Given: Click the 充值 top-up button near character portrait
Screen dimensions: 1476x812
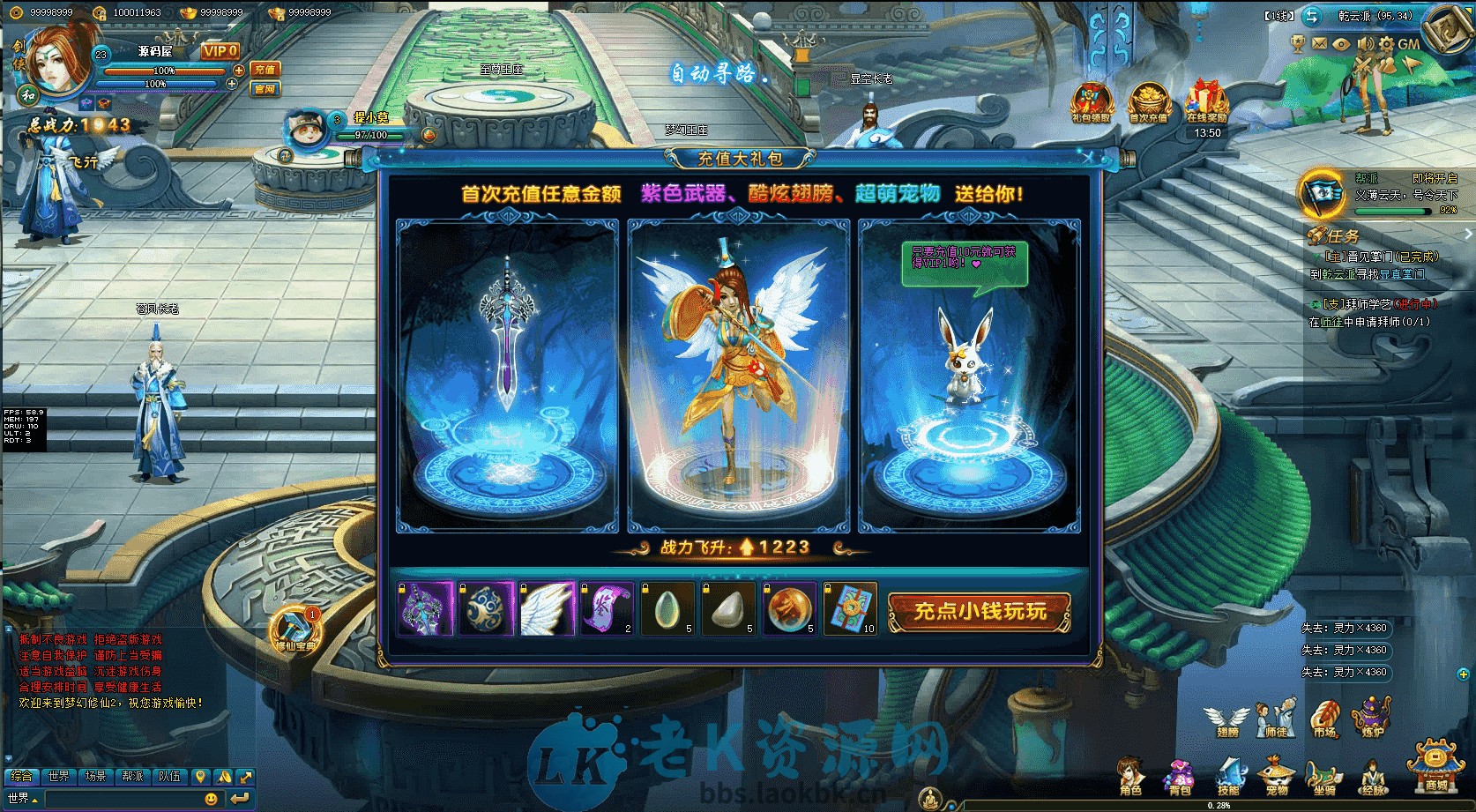Looking at the screenshot, I should [265, 70].
